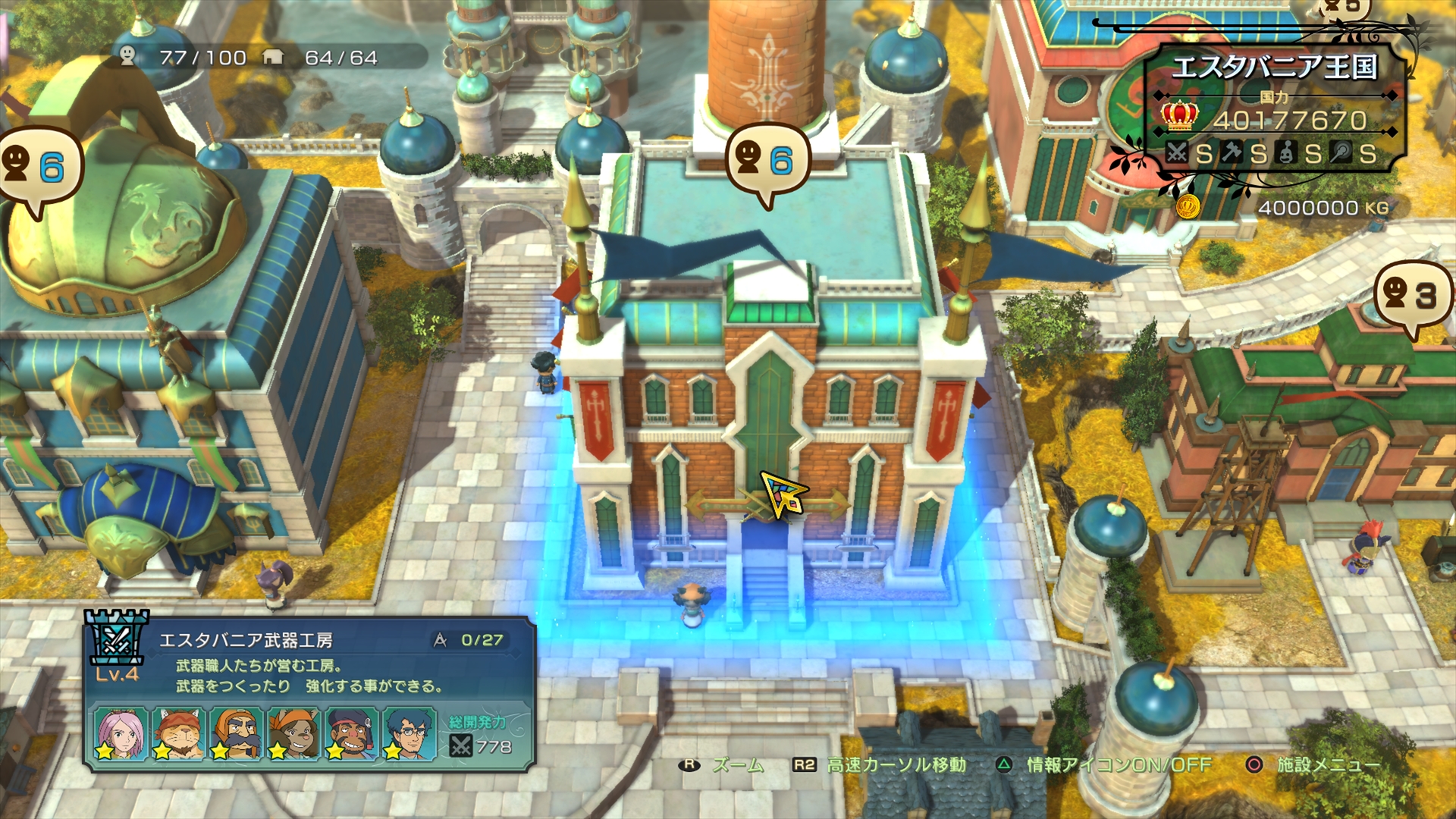Click the エスタバニア武器工房 panel title

(247, 641)
